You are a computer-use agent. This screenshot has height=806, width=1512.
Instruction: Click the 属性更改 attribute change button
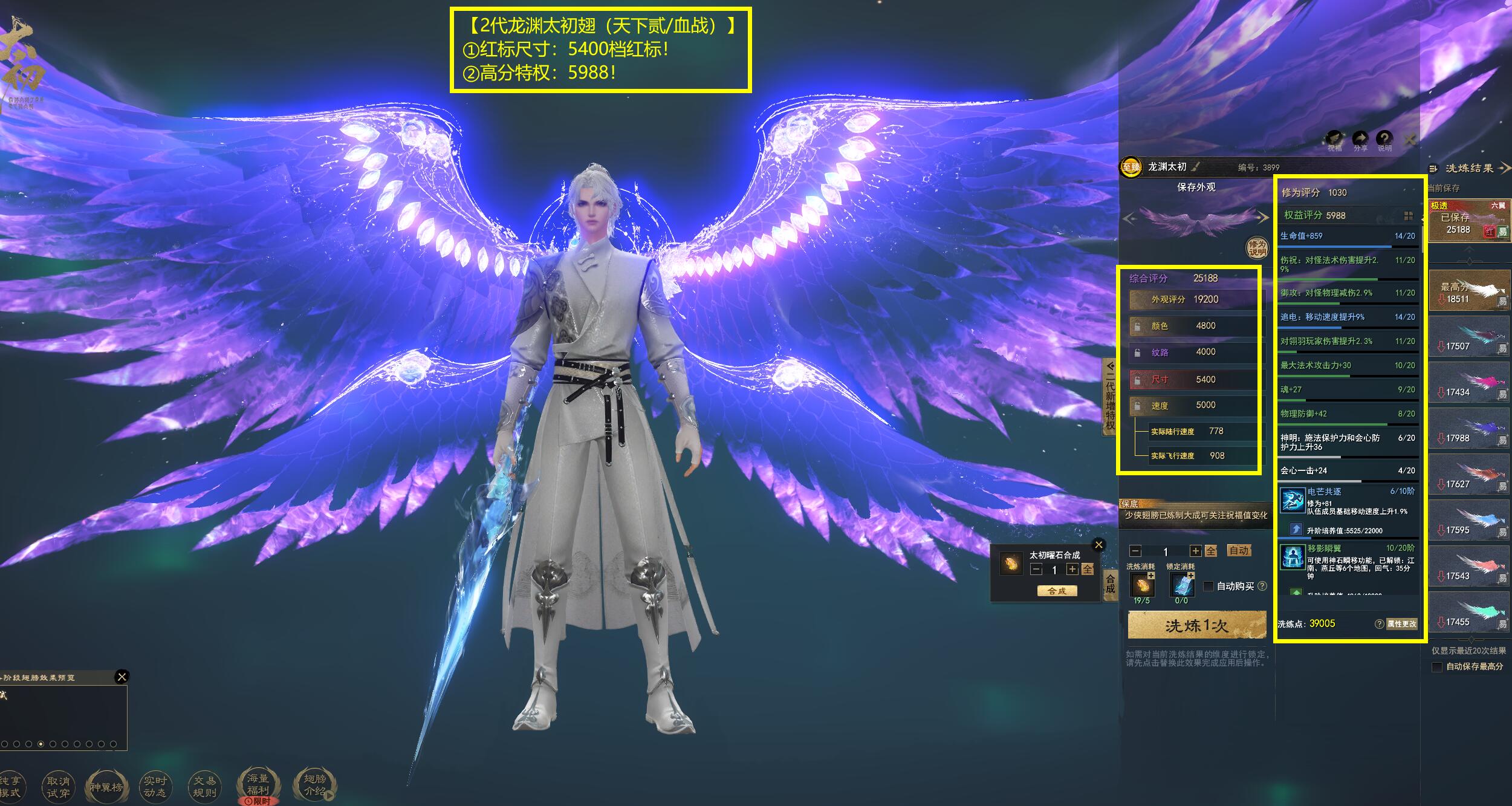[x=1401, y=623]
